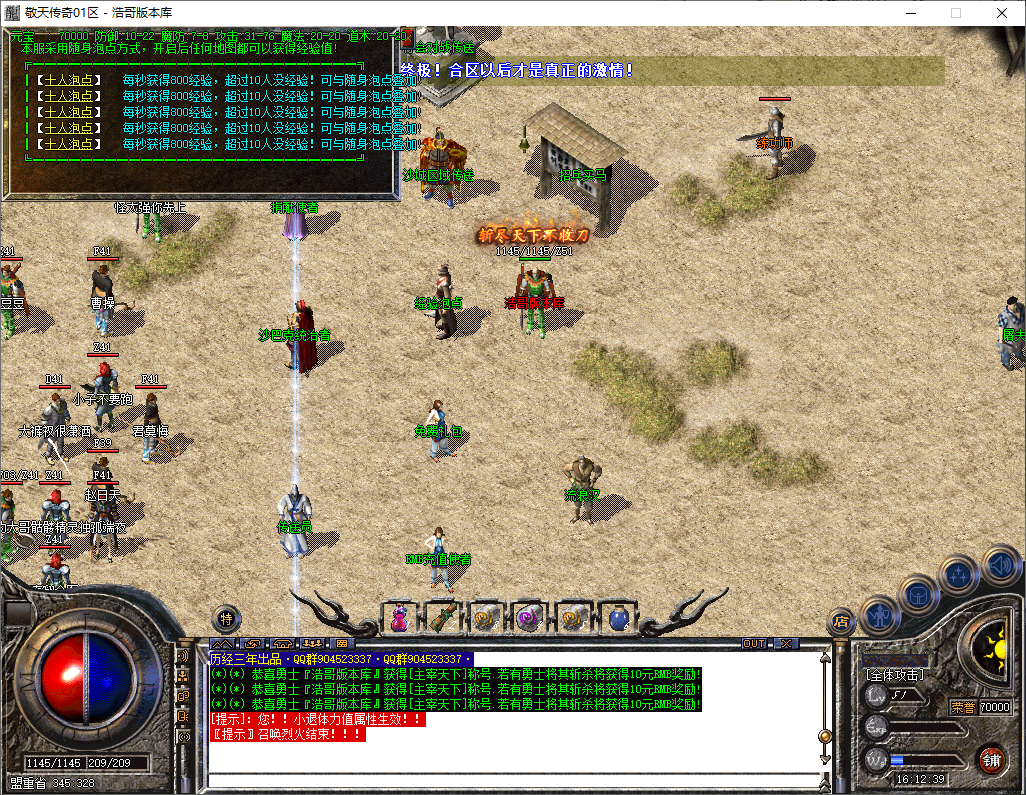Screen dimensions: 1026x795
Task: Click the red 铺 stall button
Action: [991, 758]
